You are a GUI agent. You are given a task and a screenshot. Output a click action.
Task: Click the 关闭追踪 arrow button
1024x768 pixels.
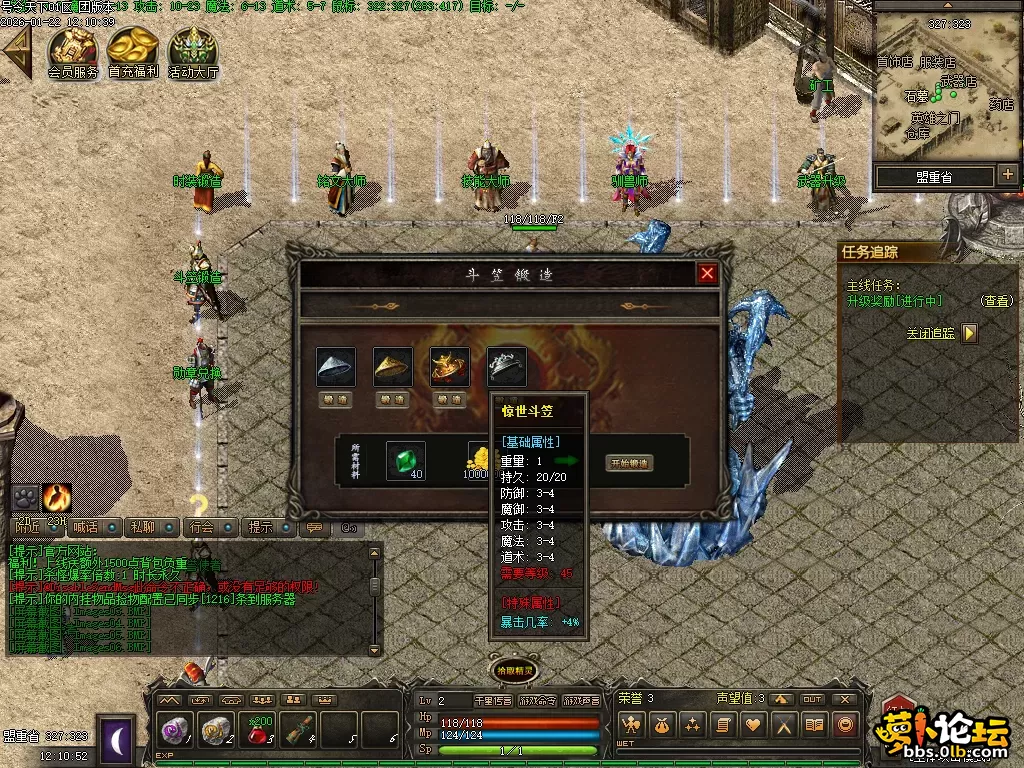pos(969,333)
